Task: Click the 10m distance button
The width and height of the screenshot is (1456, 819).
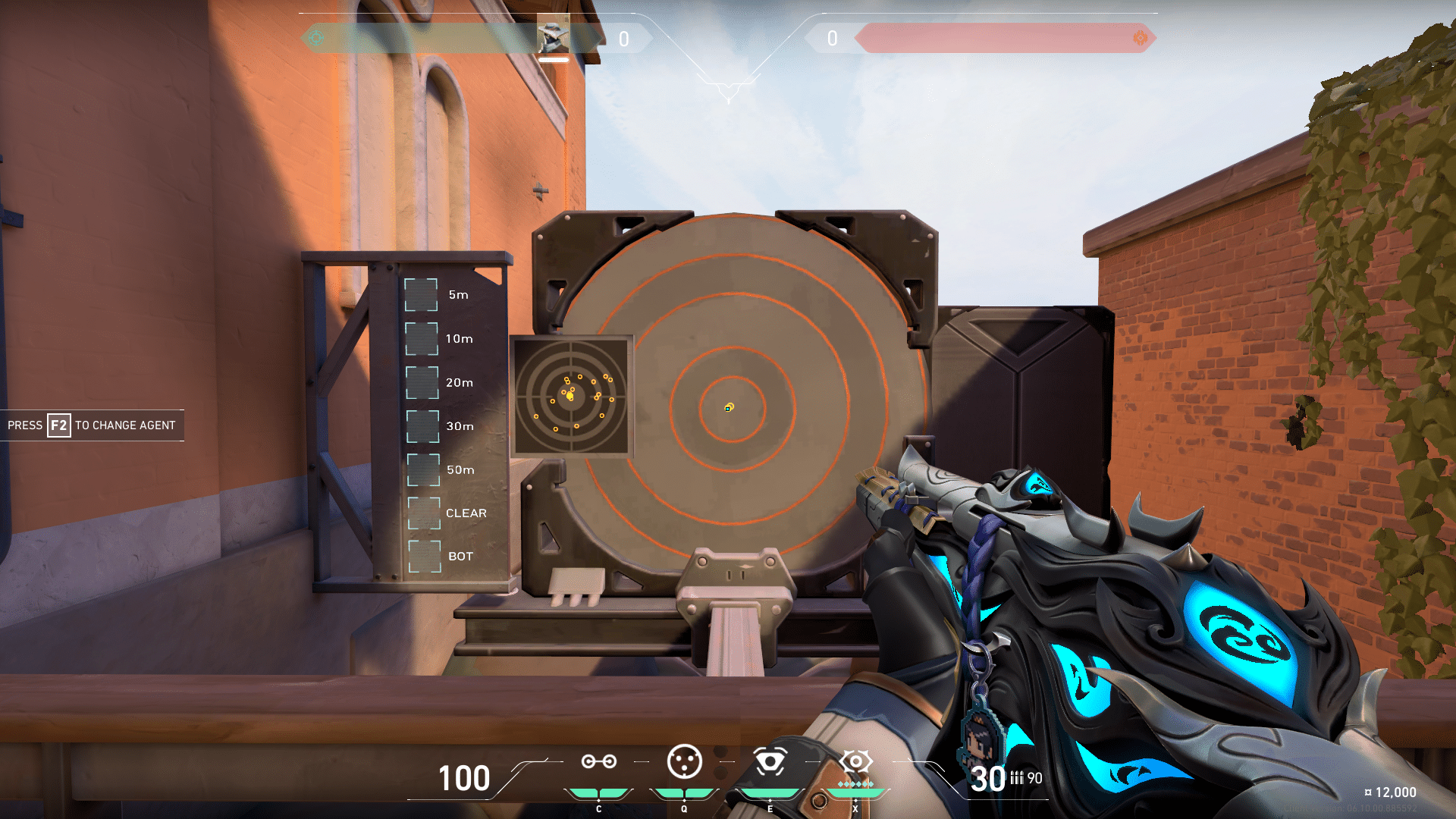Action: tap(420, 339)
